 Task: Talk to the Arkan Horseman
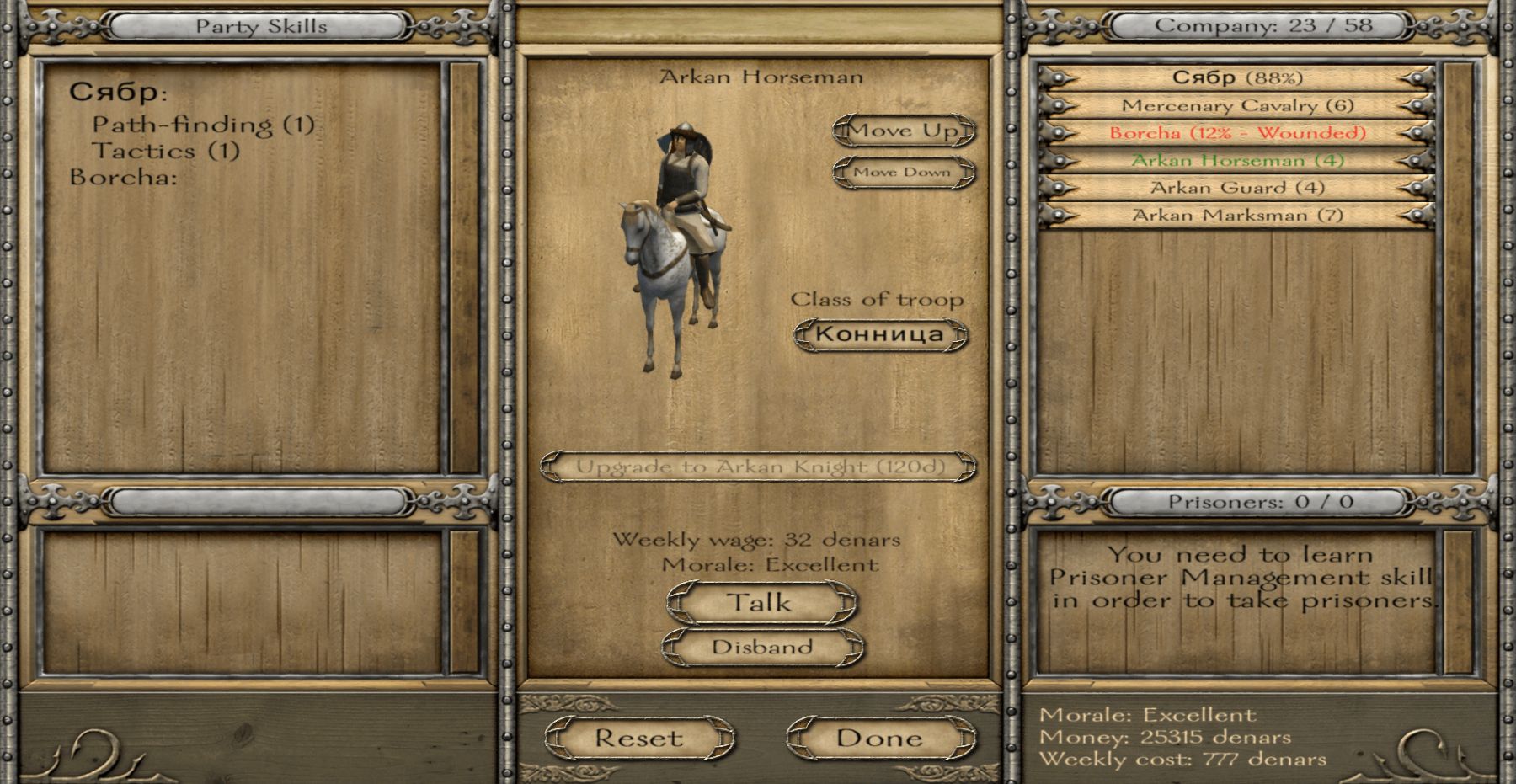tap(761, 603)
